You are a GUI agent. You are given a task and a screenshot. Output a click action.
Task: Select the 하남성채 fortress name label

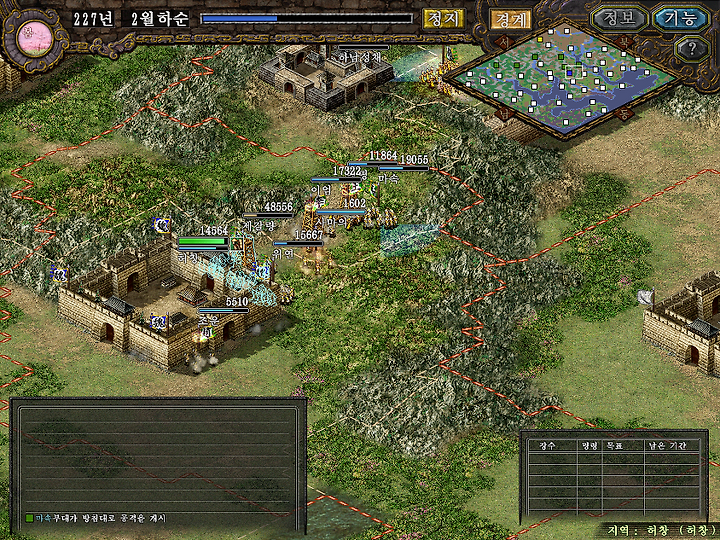click(x=360, y=57)
